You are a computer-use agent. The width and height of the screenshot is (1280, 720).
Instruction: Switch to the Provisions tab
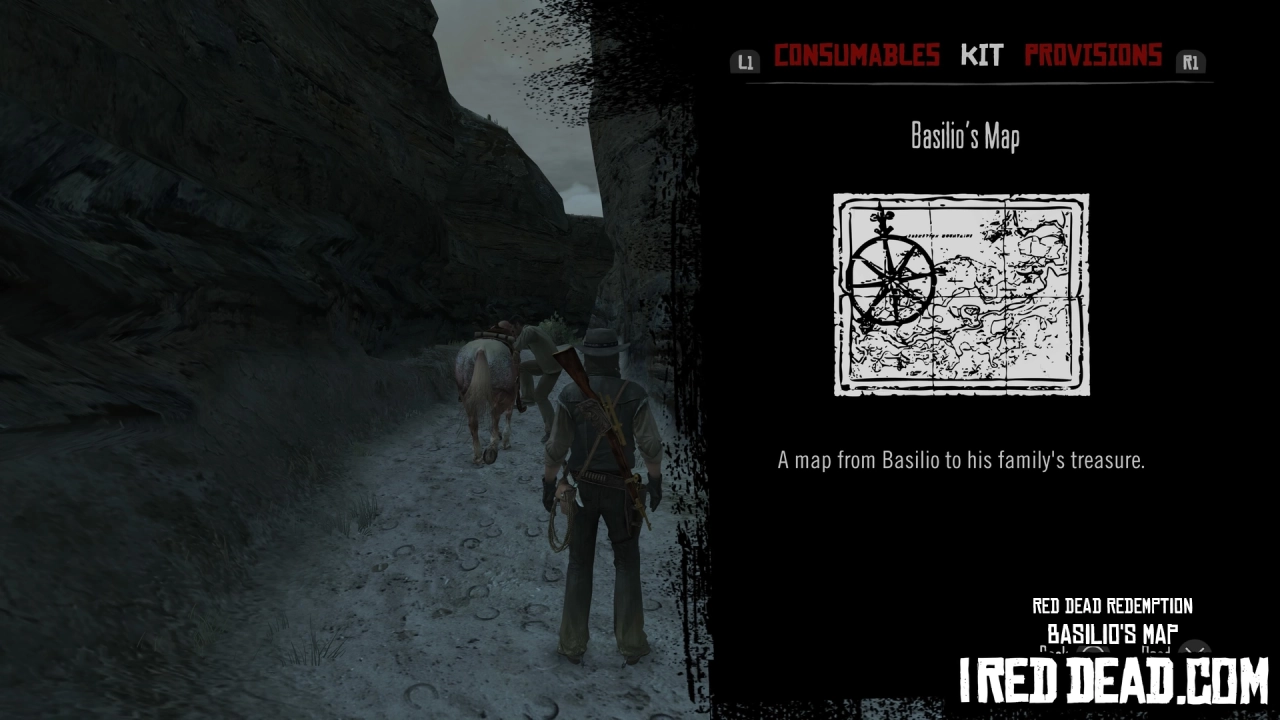click(1094, 55)
